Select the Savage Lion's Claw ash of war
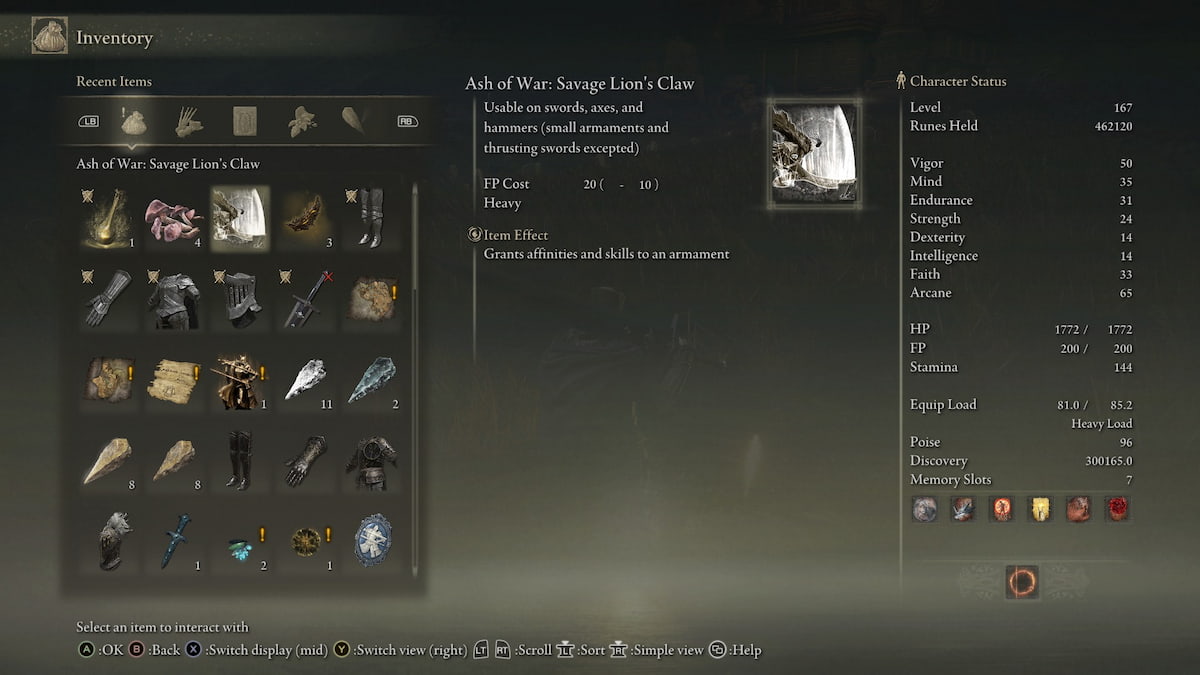 [239, 219]
